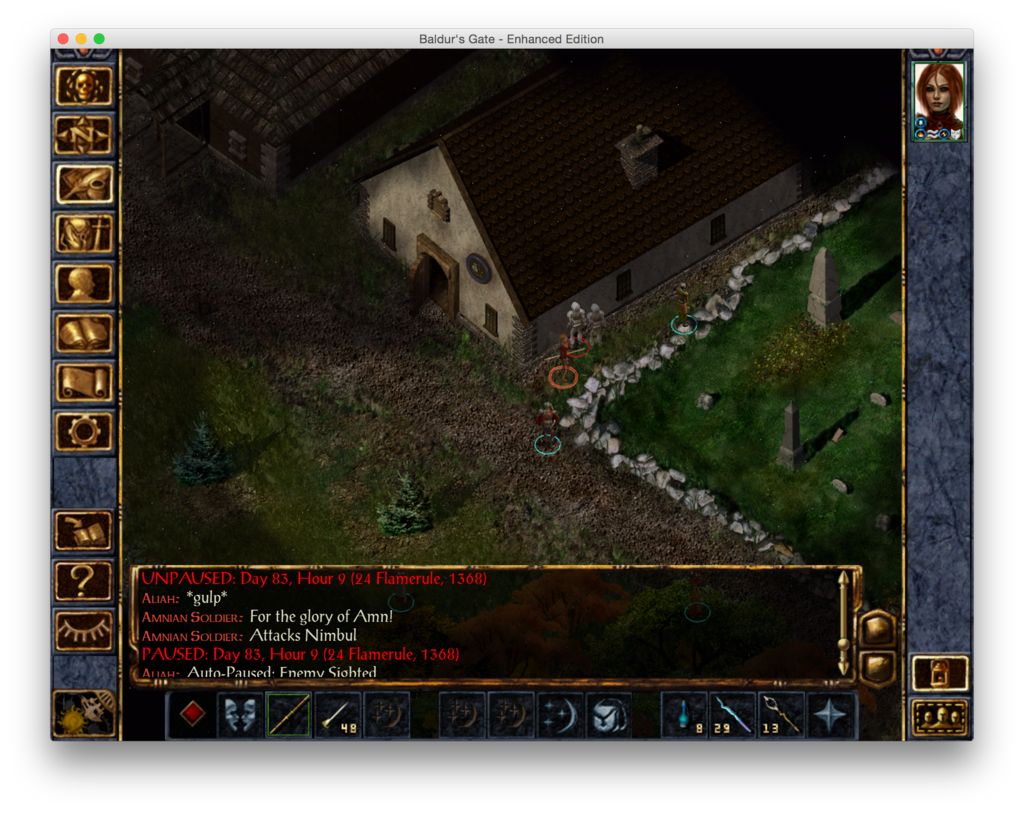Use the blue potion with 8 charges
This screenshot has height=813, width=1024.
pyautogui.click(x=684, y=714)
